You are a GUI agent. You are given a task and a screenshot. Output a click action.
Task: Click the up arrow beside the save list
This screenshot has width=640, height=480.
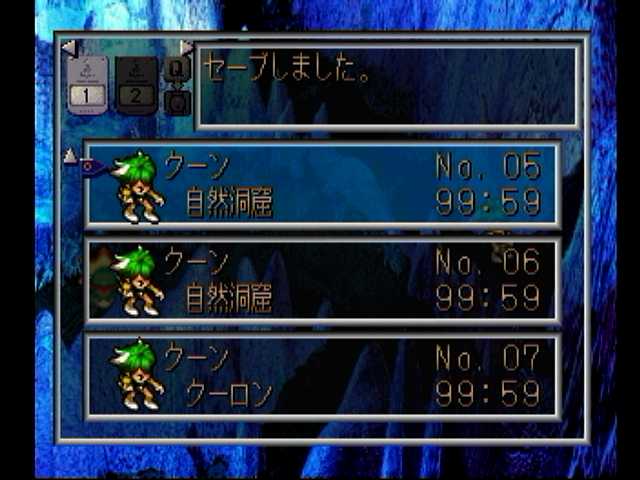click(x=70, y=155)
